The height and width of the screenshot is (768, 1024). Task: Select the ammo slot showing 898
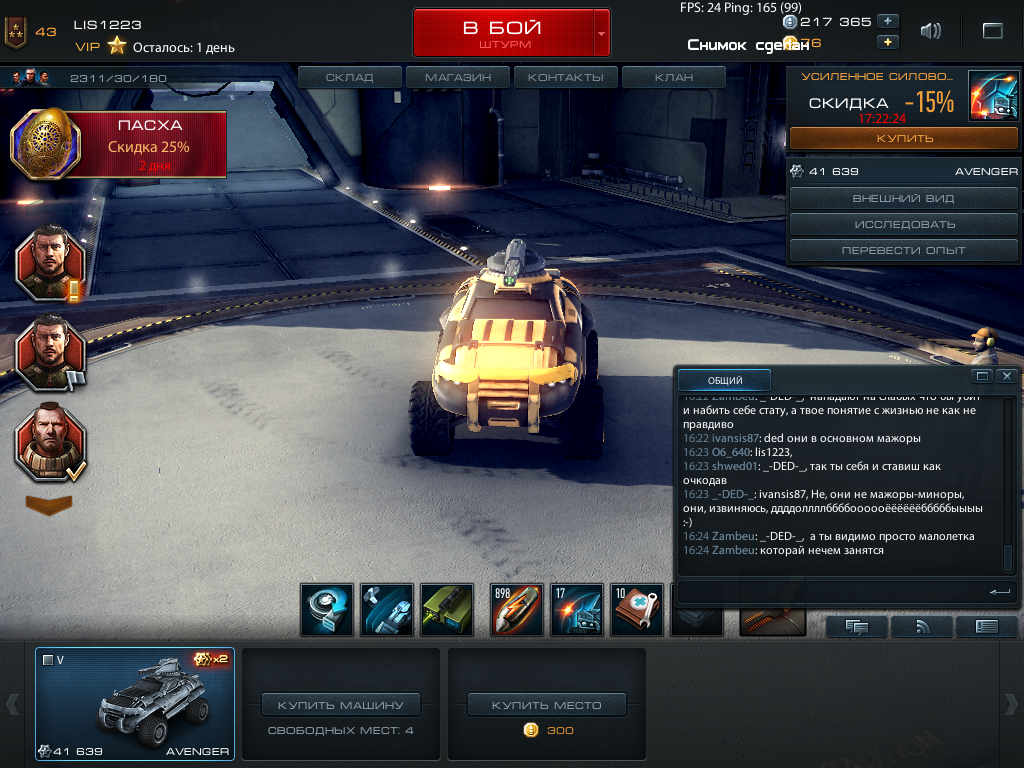pos(517,610)
